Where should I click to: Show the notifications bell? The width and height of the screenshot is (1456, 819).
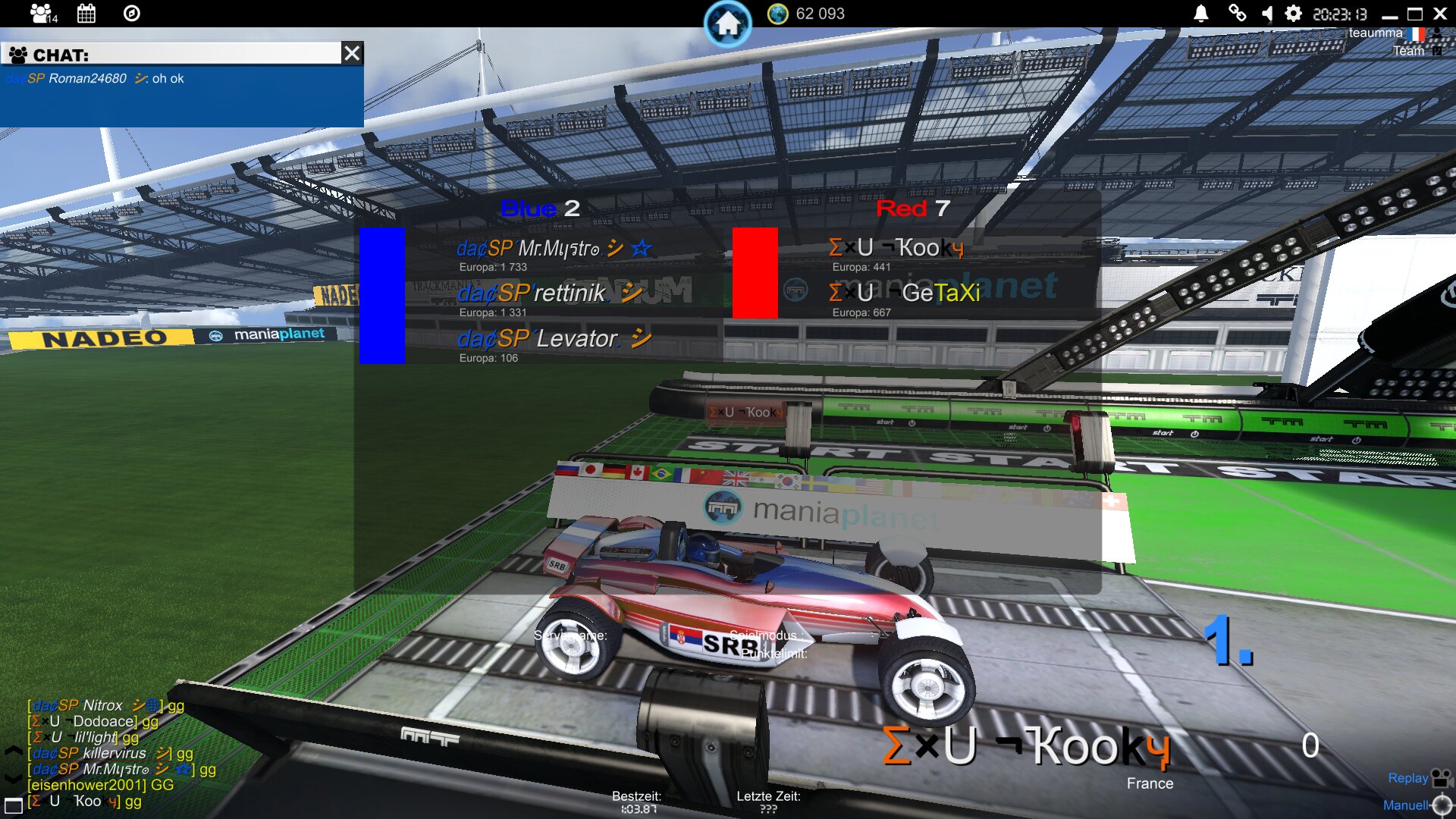tap(1201, 13)
